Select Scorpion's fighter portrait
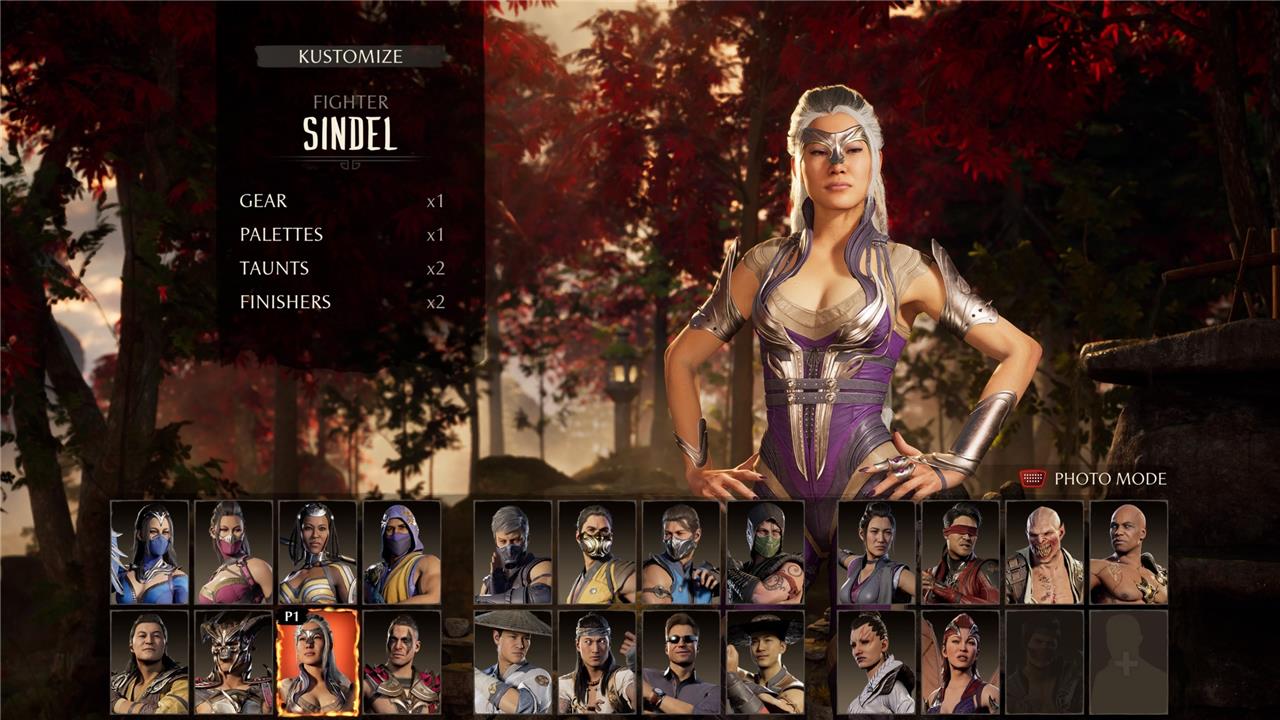 click(597, 552)
